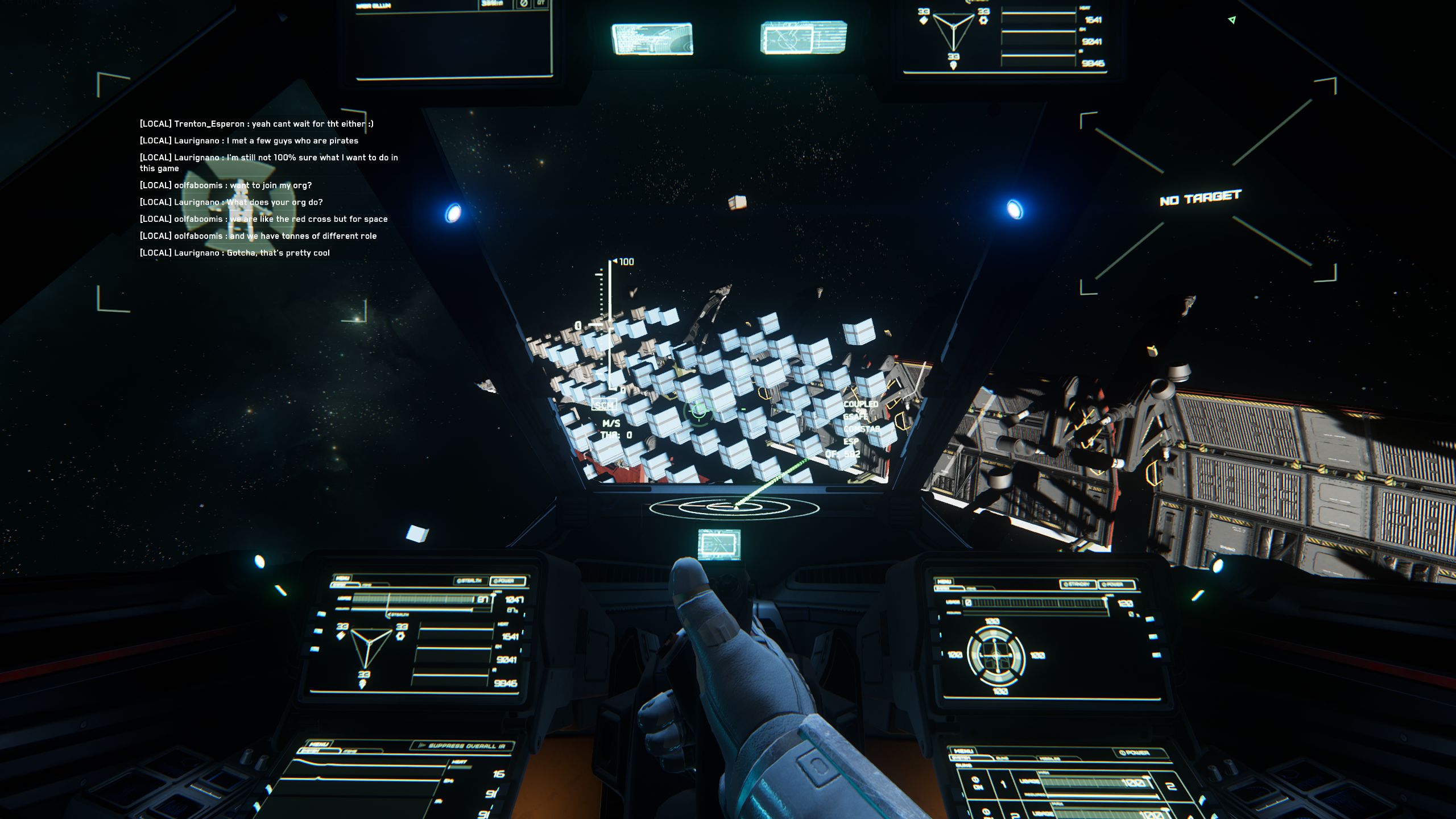Open MENU on the shield display screen
Screen dimensions: 1456x819
coord(944,581)
